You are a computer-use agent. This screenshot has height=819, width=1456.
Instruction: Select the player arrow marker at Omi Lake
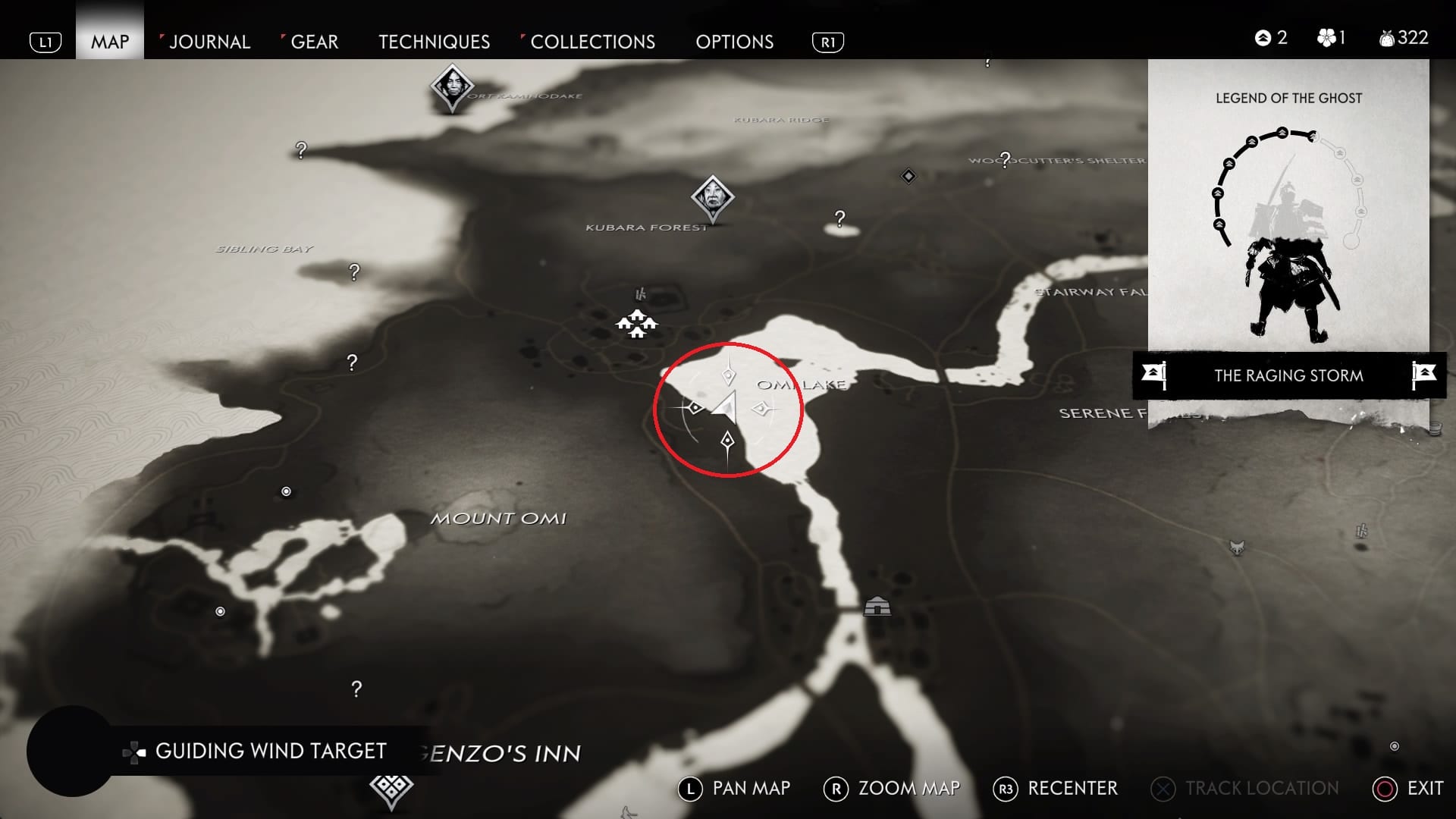pyautogui.click(x=725, y=407)
